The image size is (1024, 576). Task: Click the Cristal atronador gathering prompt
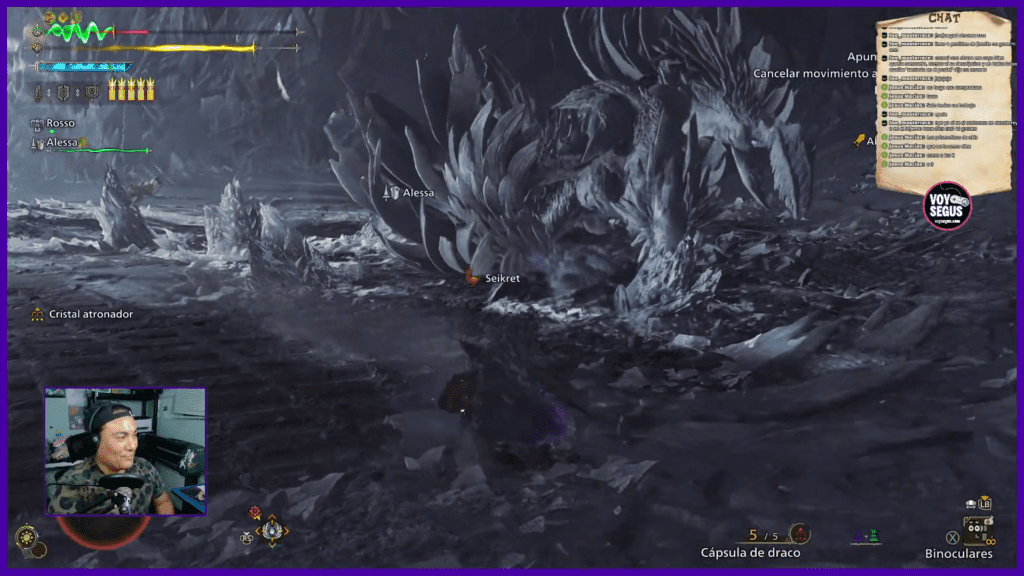(x=83, y=314)
